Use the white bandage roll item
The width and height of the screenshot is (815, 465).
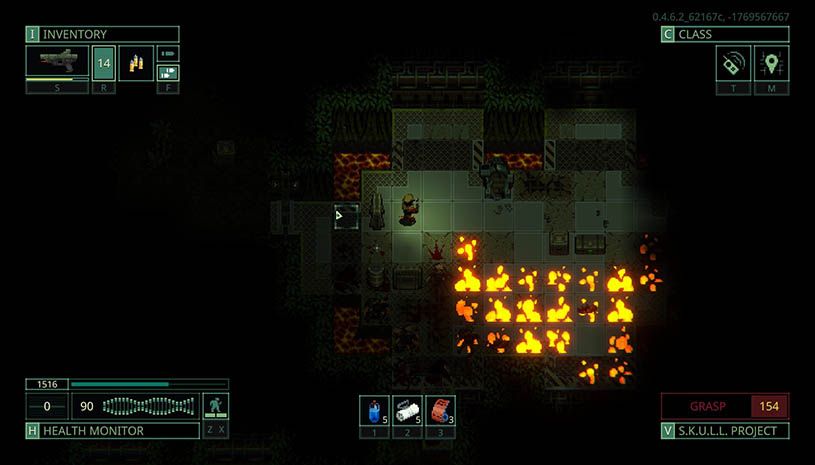coord(407,410)
